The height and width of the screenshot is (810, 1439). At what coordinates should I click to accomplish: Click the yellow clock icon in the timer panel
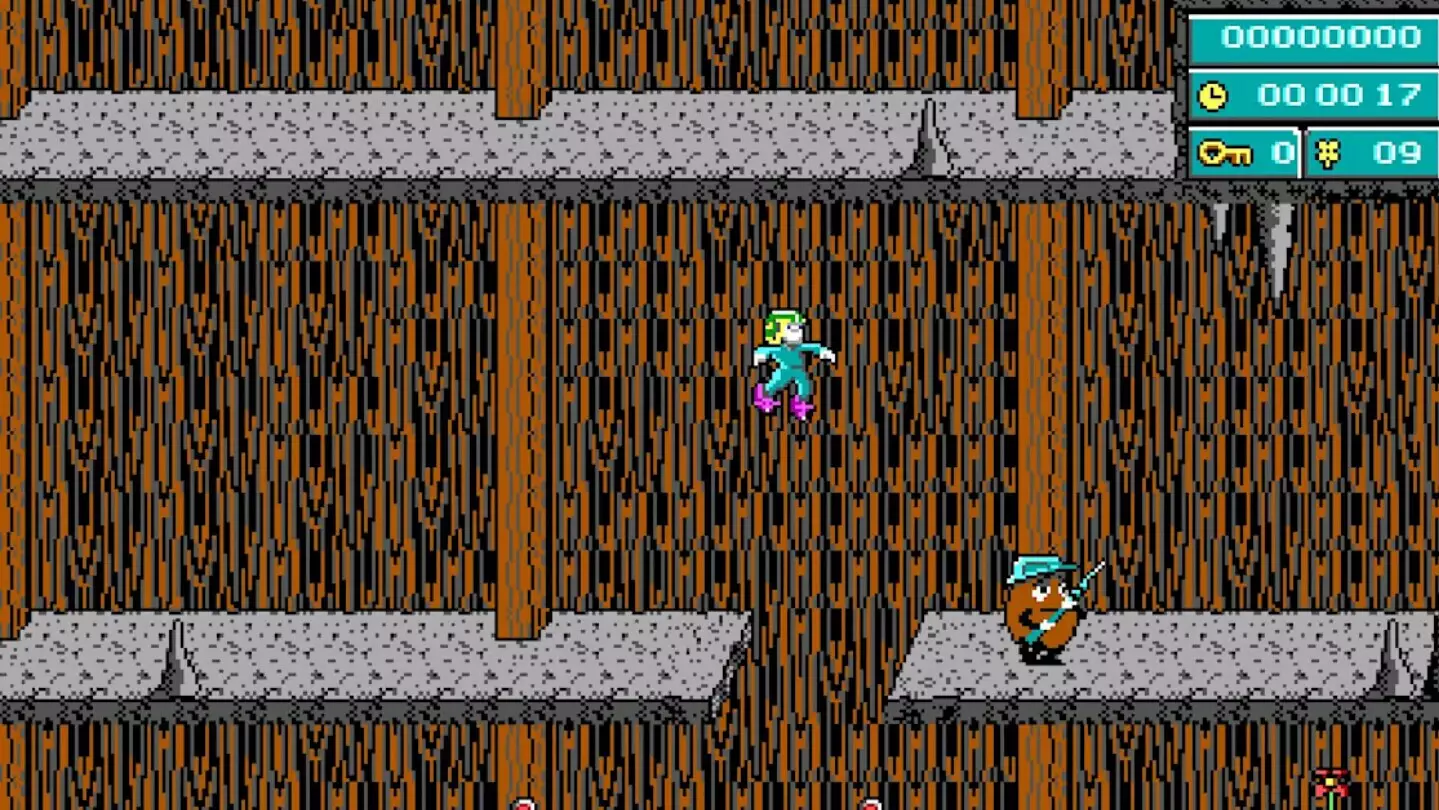click(x=1211, y=96)
